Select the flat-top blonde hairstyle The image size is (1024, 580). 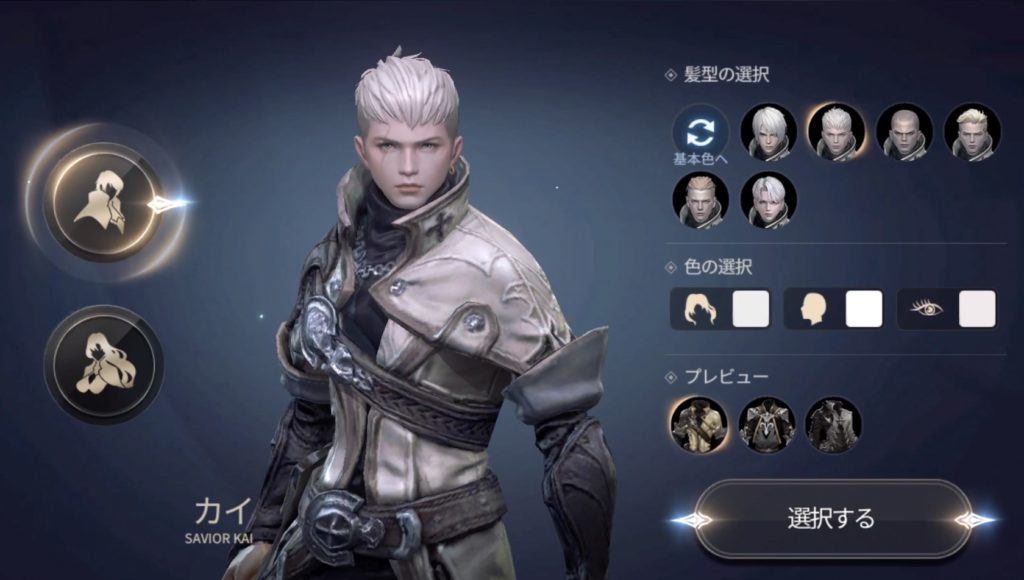[x=700, y=200]
